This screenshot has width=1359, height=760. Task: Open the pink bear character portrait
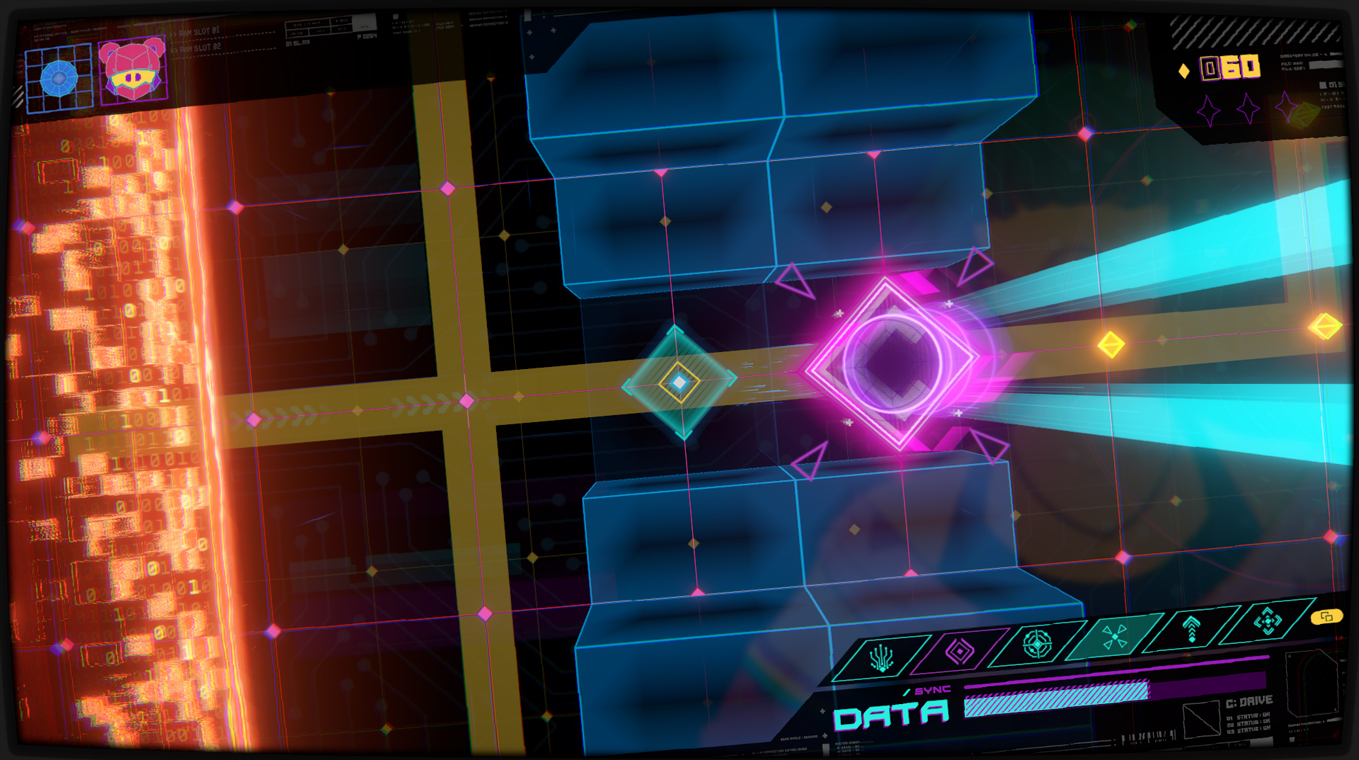133,71
